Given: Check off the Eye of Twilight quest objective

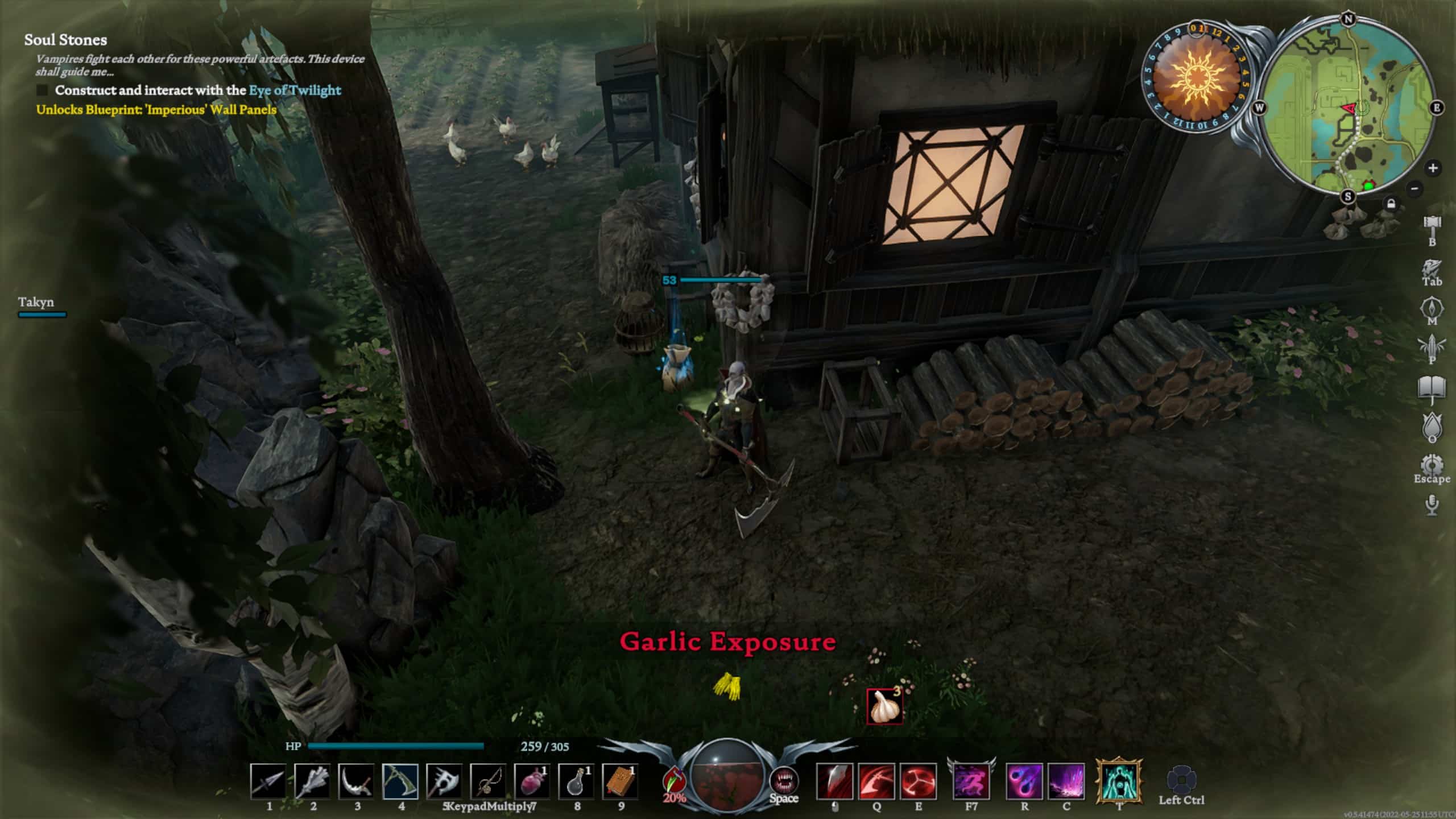Looking at the screenshot, I should click(43, 90).
